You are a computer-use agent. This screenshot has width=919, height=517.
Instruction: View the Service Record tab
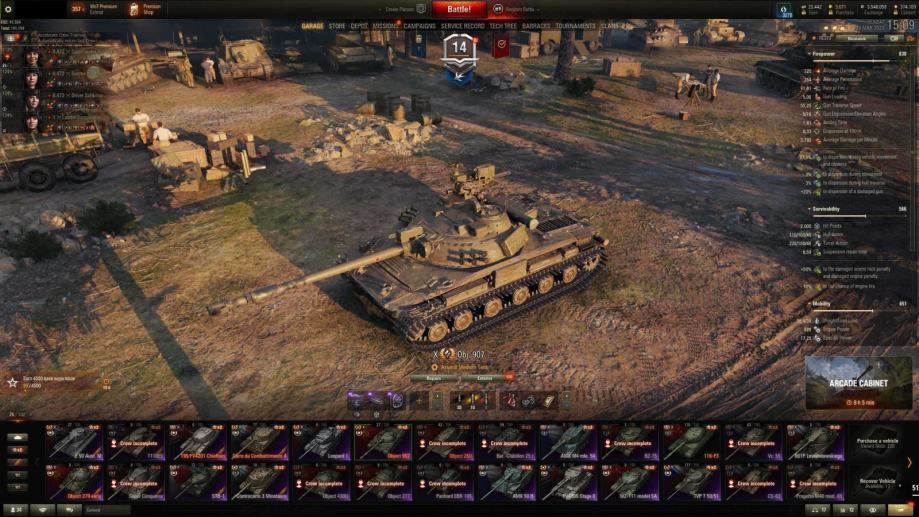463,26
